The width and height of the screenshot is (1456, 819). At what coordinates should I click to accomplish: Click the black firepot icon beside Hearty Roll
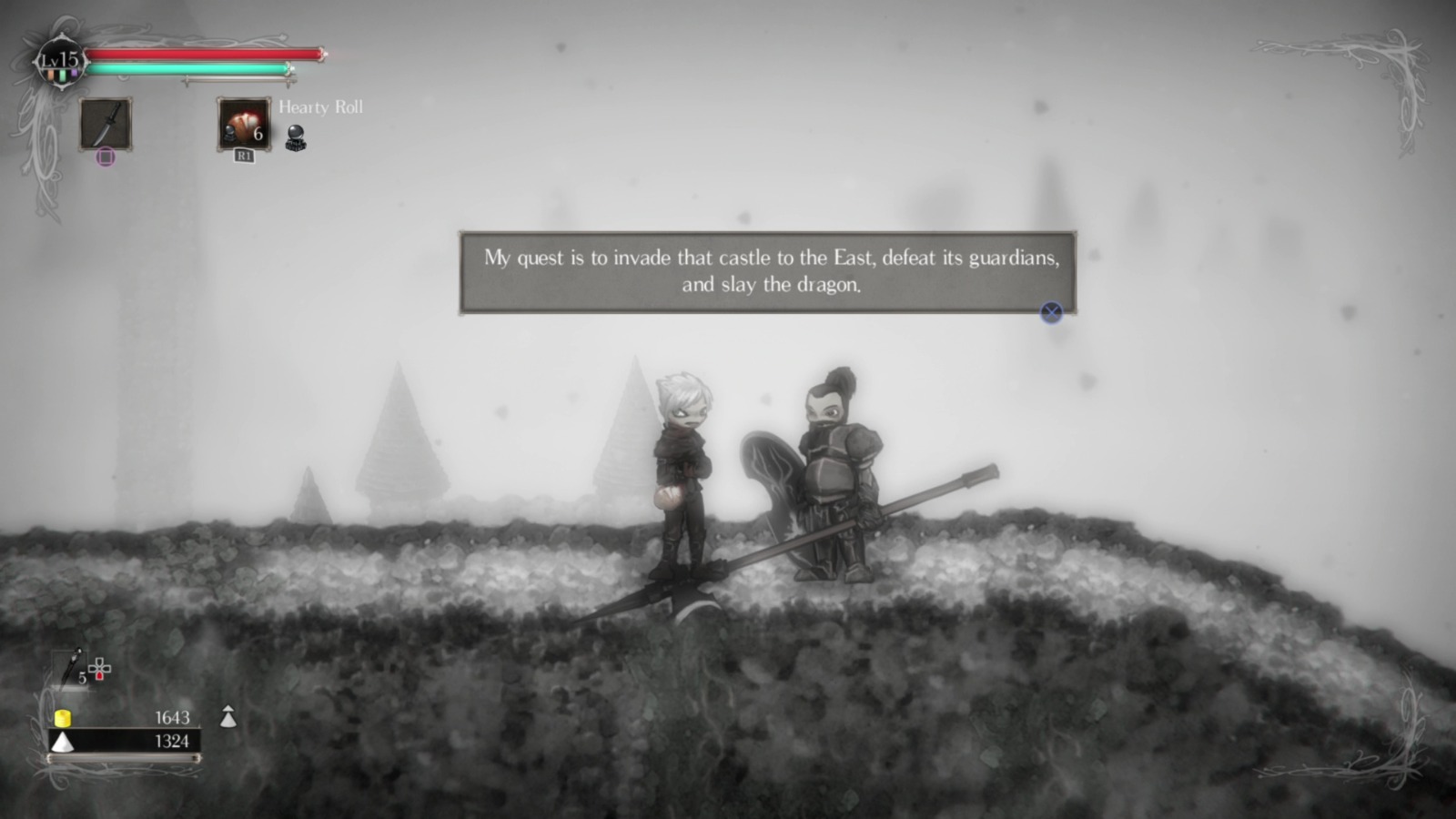click(x=296, y=136)
